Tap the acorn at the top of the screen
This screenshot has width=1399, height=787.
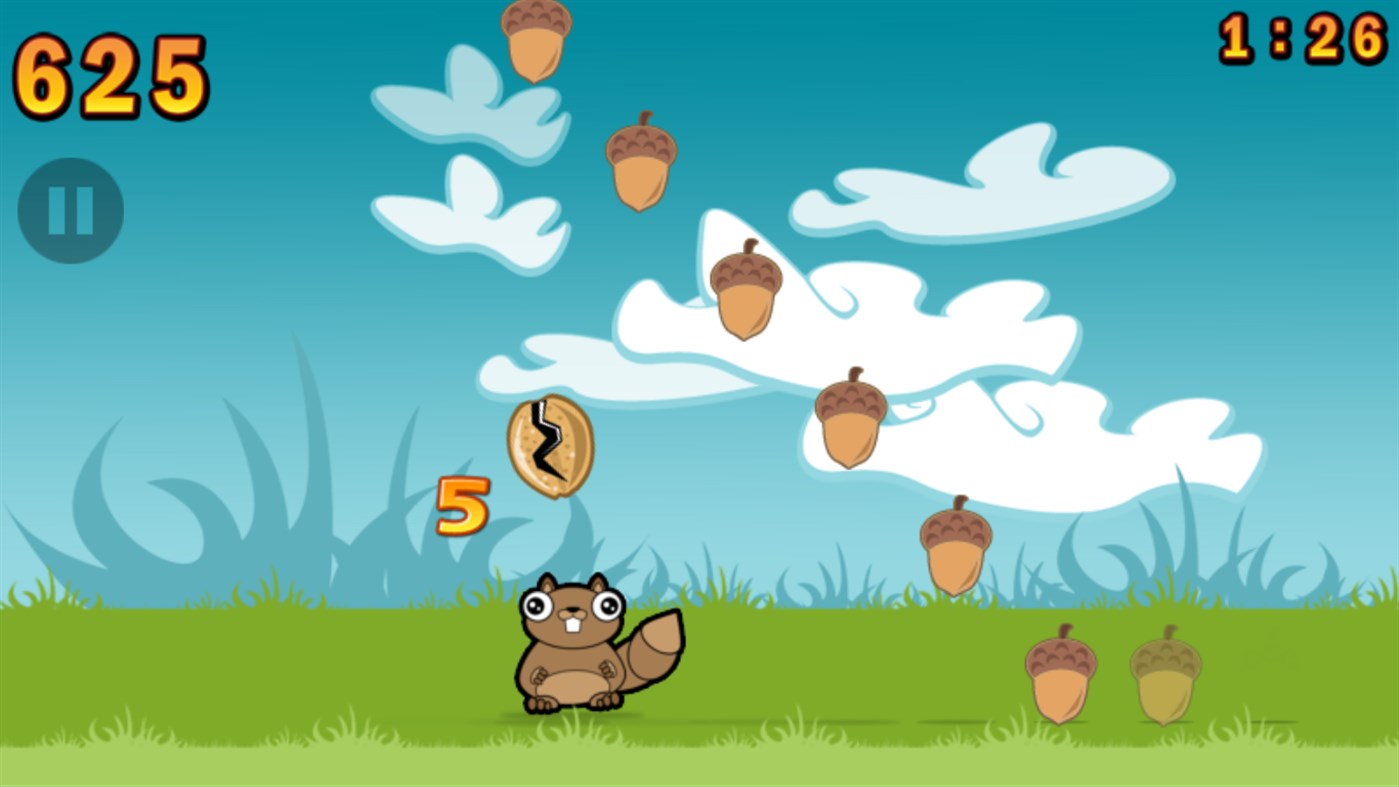(x=537, y=42)
